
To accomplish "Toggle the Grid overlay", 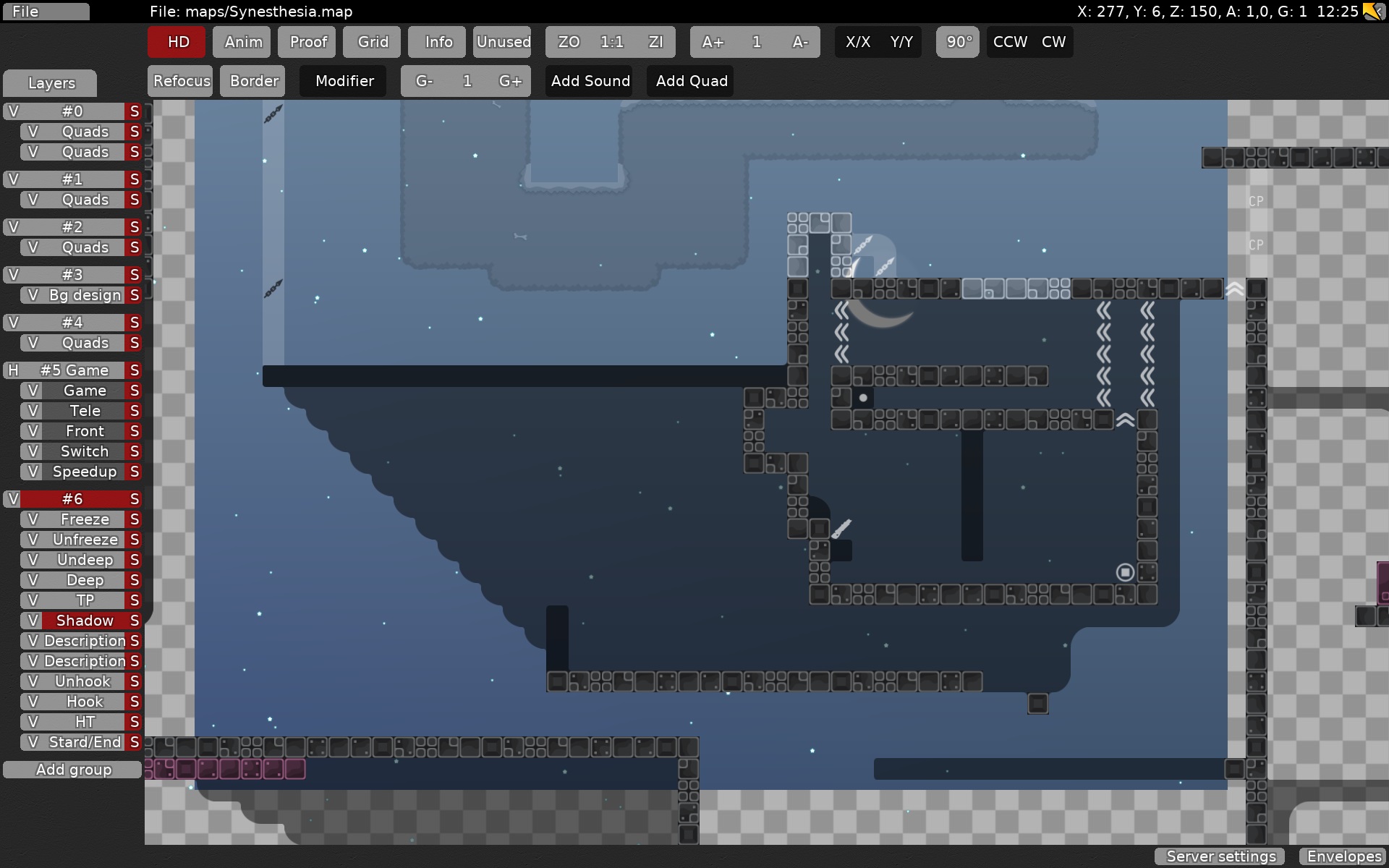I will (372, 42).
